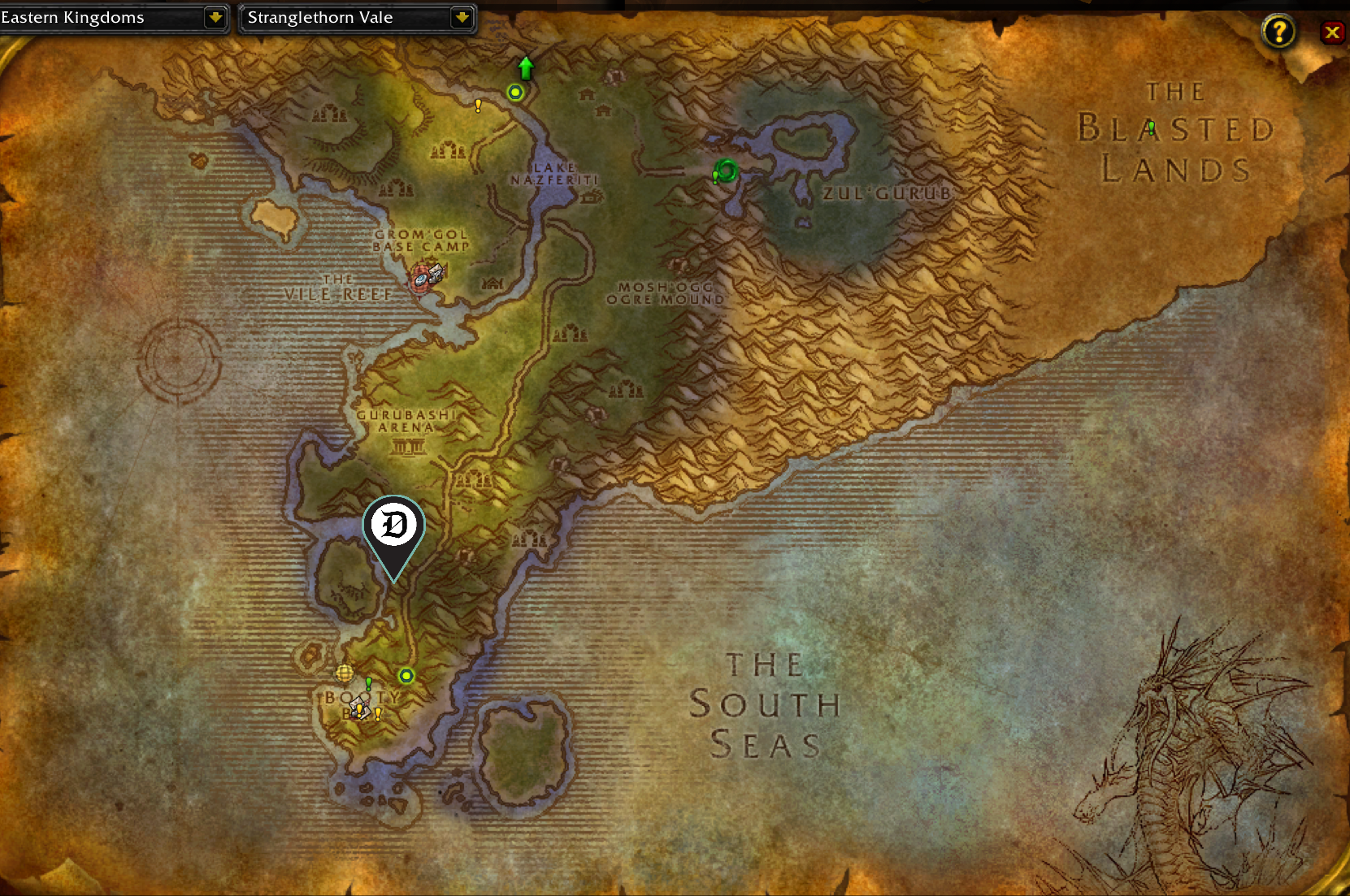Click the down arrow on the zone selector
Viewport: 1350px width, 896px height.
pyautogui.click(x=462, y=17)
